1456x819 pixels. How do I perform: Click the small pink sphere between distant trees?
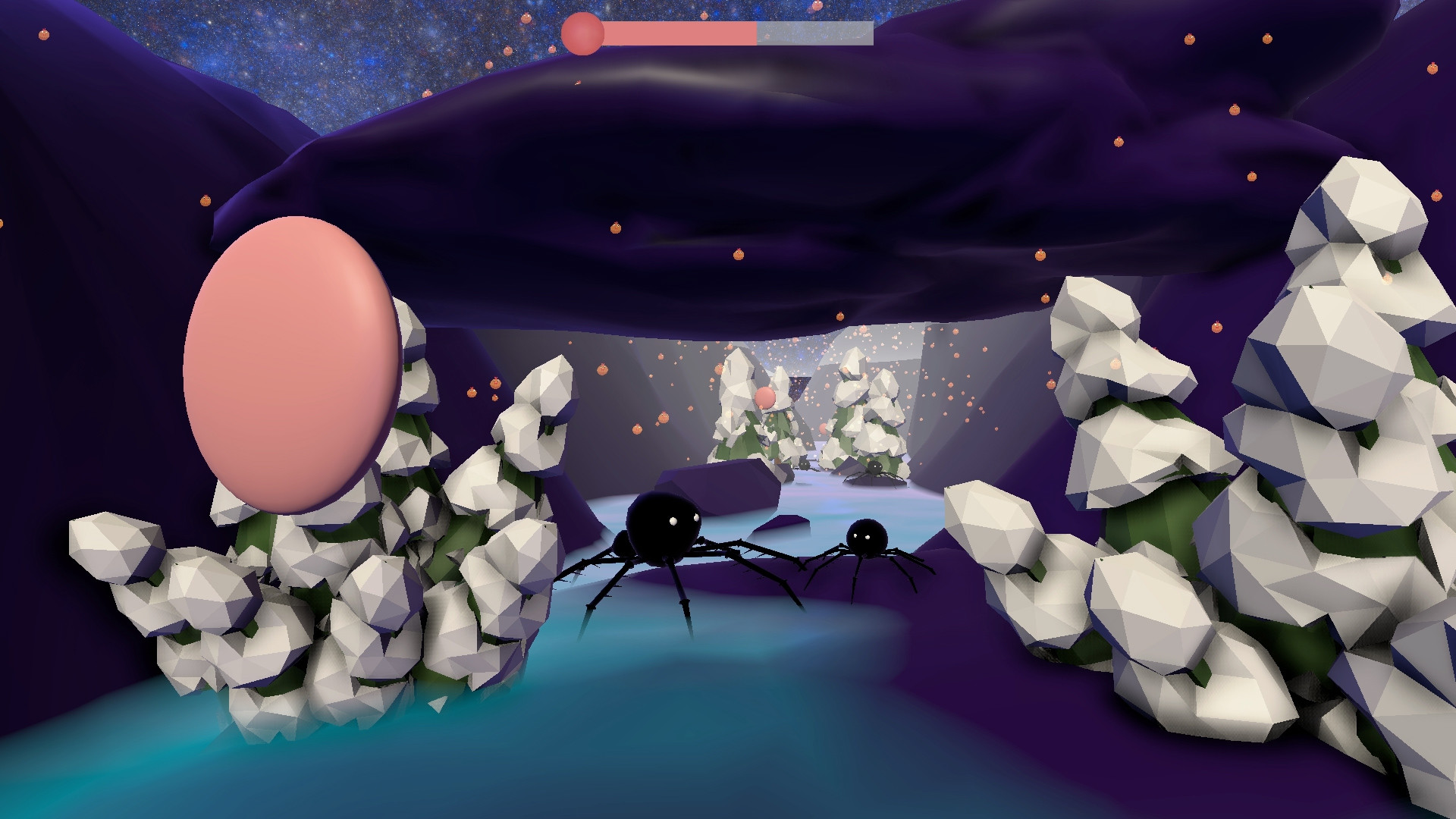[x=764, y=397]
